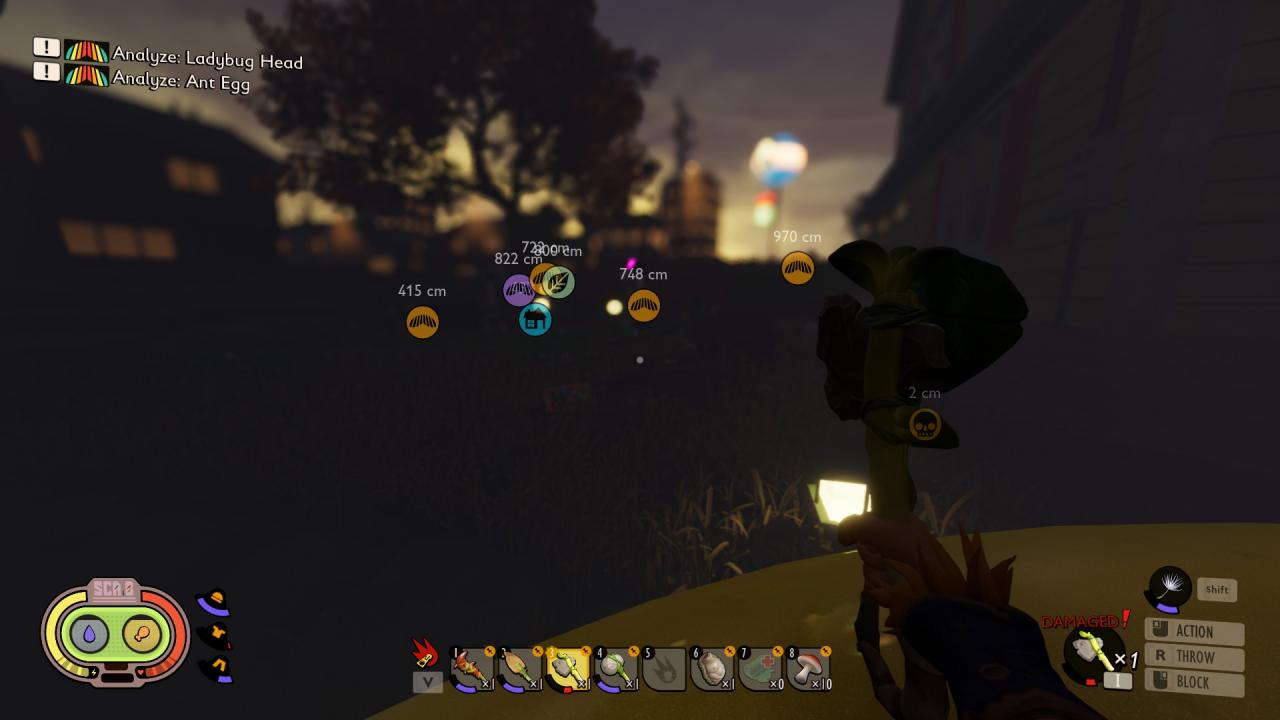This screenshot has height=720, width=1280.
Task: Pick the pale lump item in hotbar slot 6
Action: pos(711,668)
